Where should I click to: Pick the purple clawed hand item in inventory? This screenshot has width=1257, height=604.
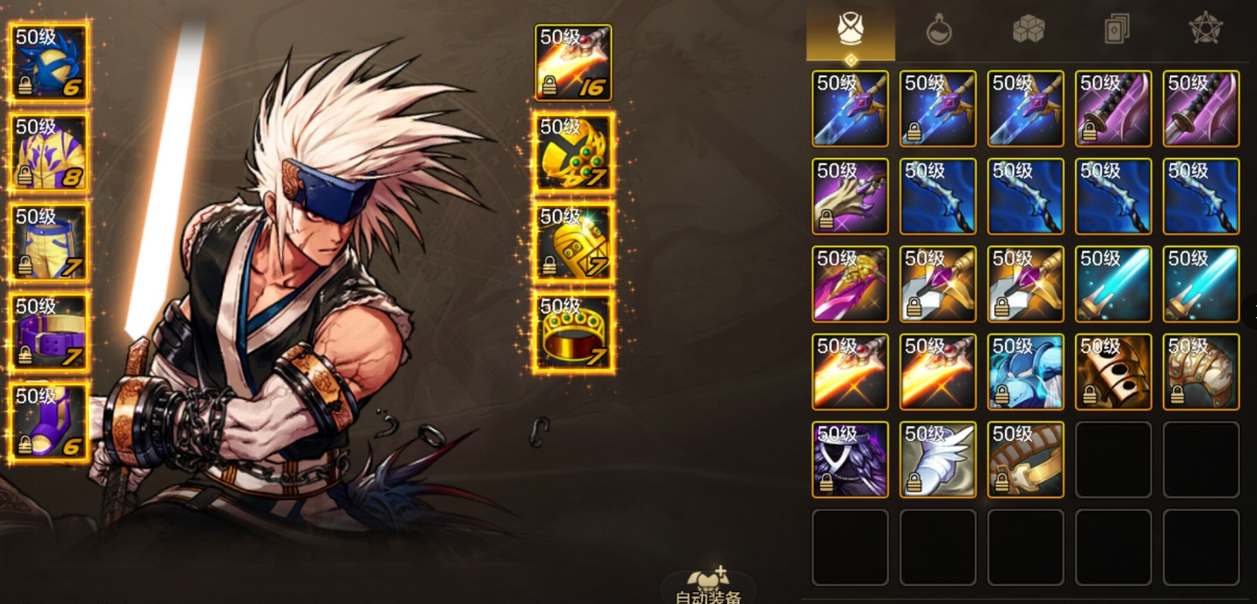(x=850, y=196)
